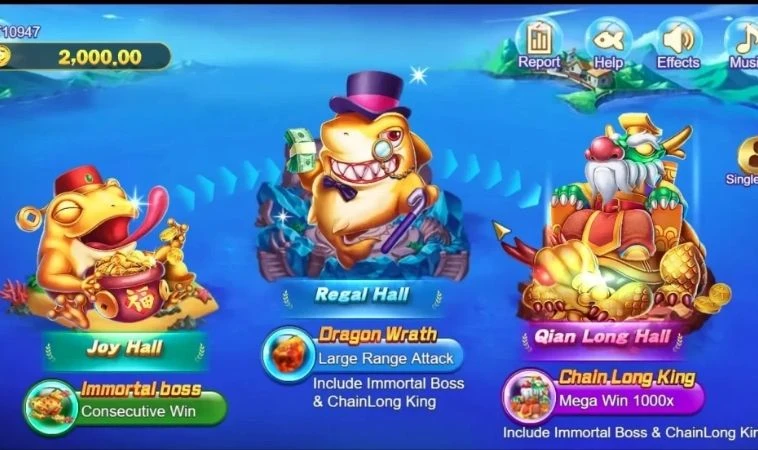Enter the Joy Hall room

coord(124,349)
